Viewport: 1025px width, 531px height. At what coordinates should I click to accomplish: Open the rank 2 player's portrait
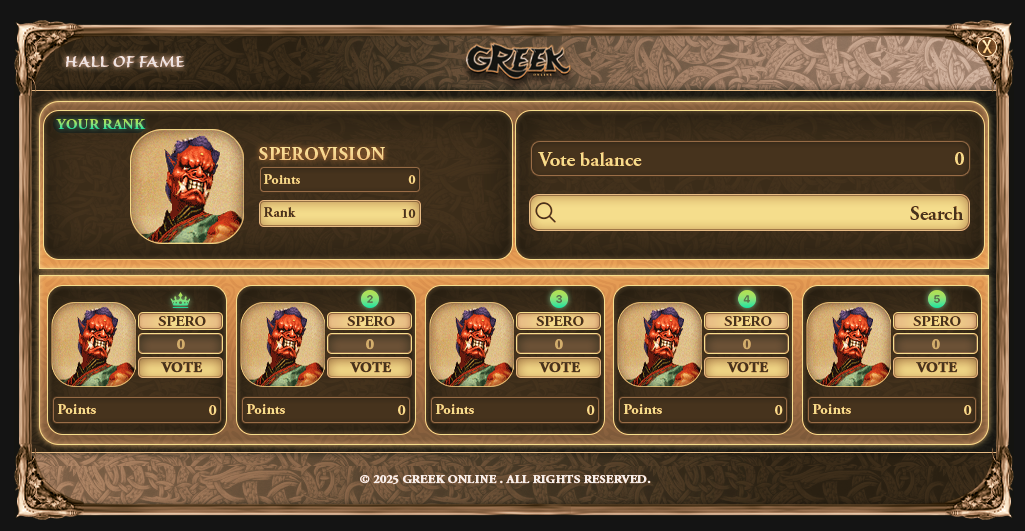(x=283, y=344)
